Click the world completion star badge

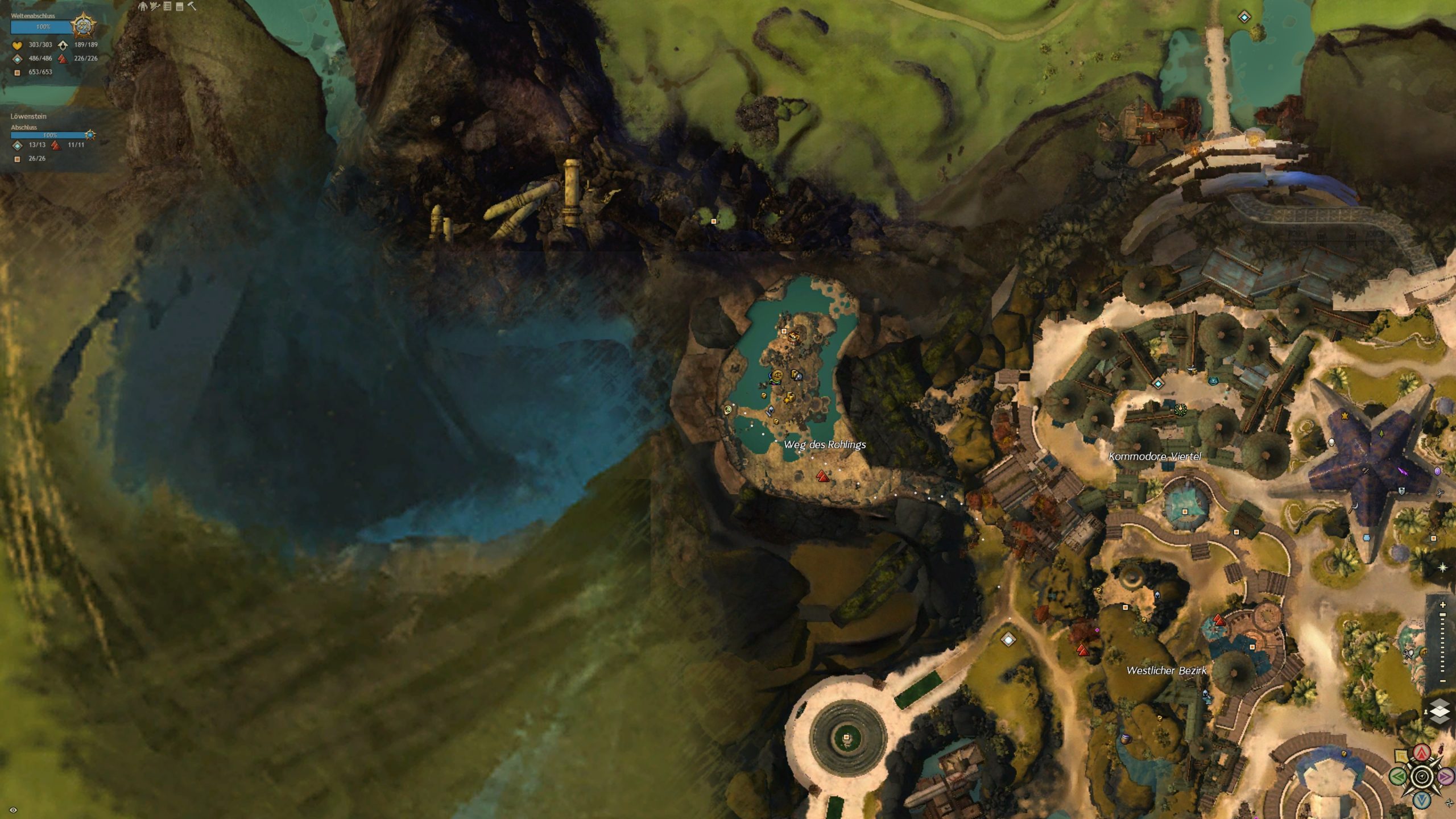[x=83, y=26]
